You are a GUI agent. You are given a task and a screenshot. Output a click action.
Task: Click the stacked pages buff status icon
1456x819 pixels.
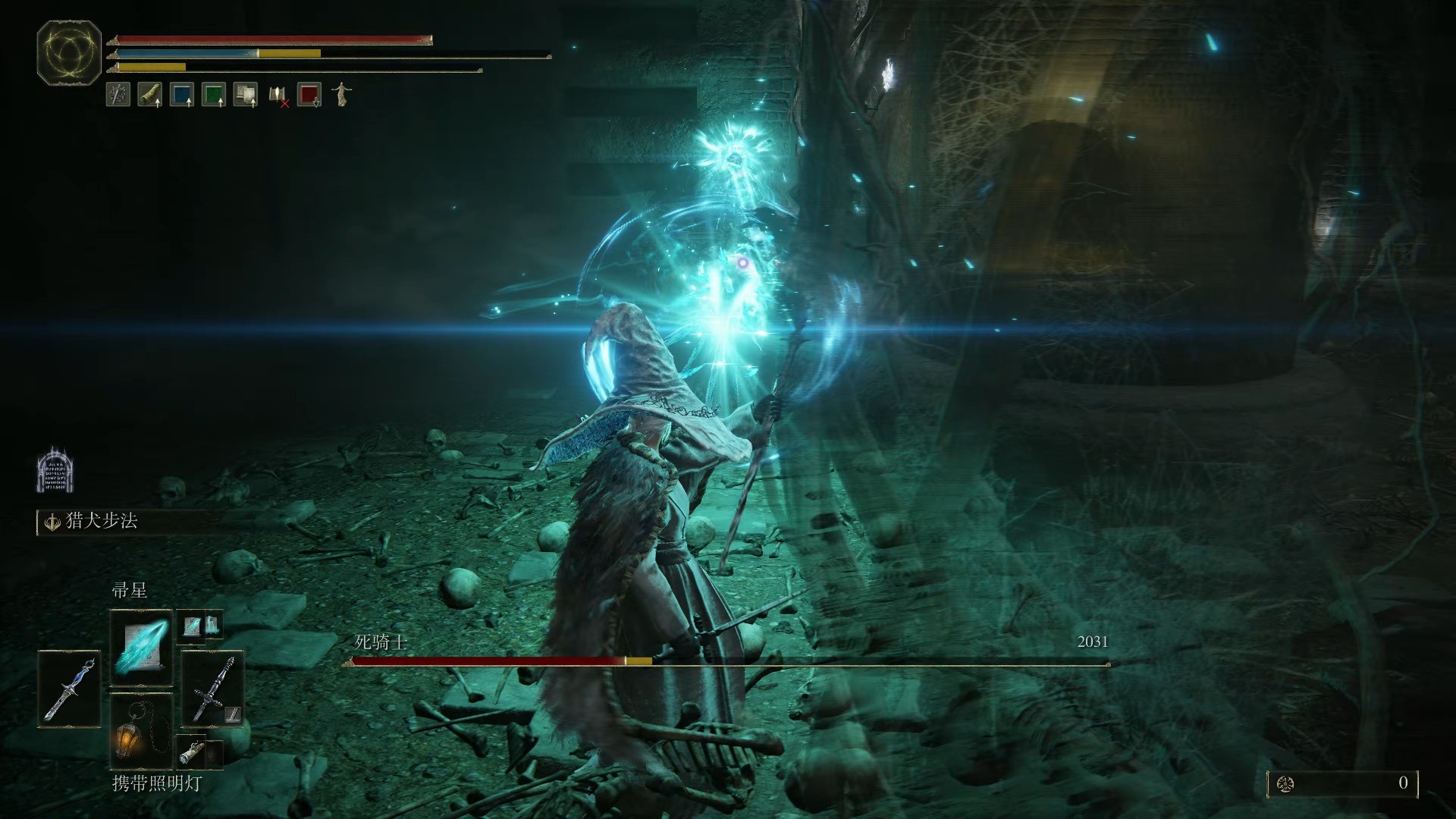(x=246, y=95)
